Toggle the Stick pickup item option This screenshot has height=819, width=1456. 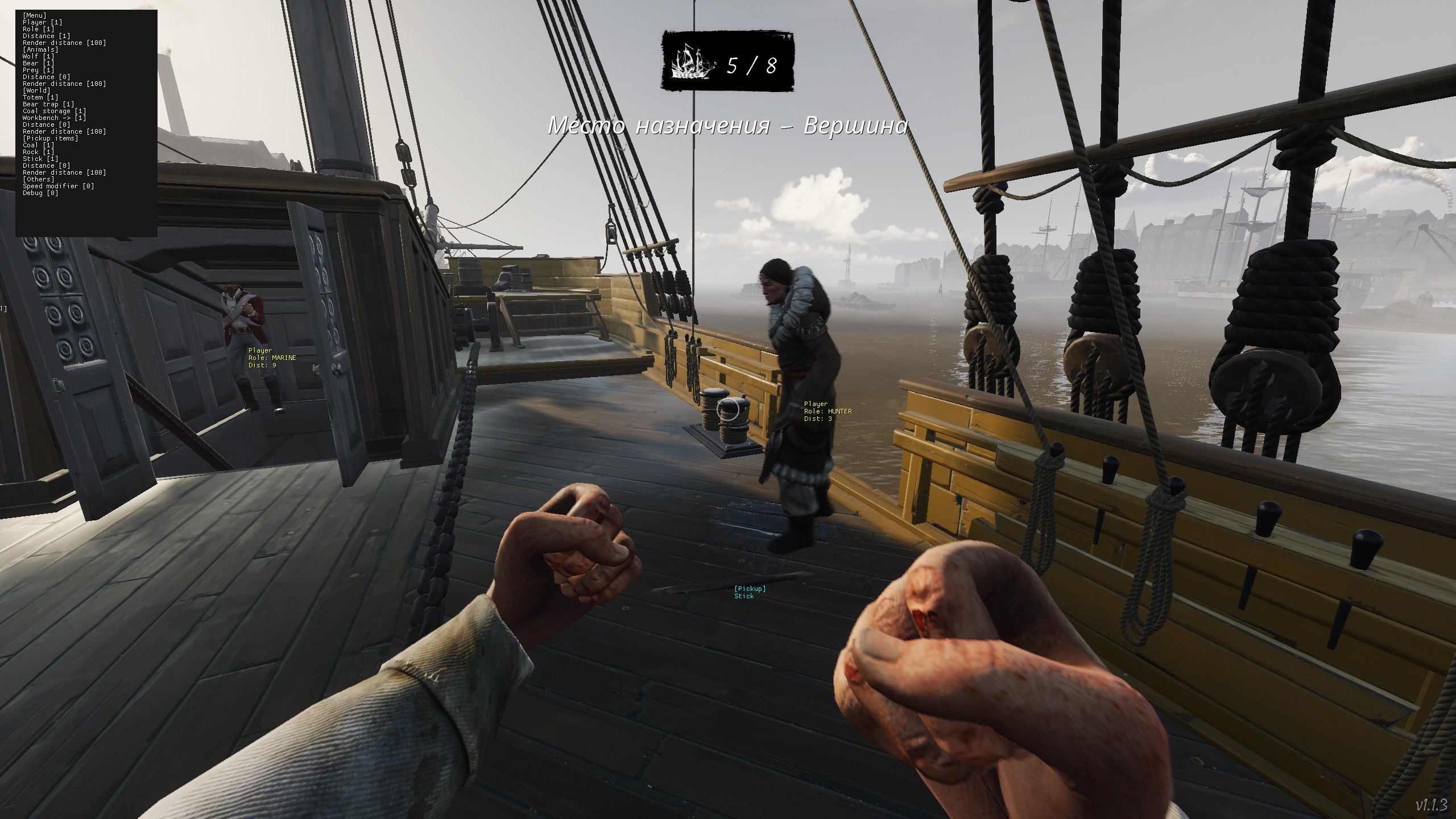(40, 159)
